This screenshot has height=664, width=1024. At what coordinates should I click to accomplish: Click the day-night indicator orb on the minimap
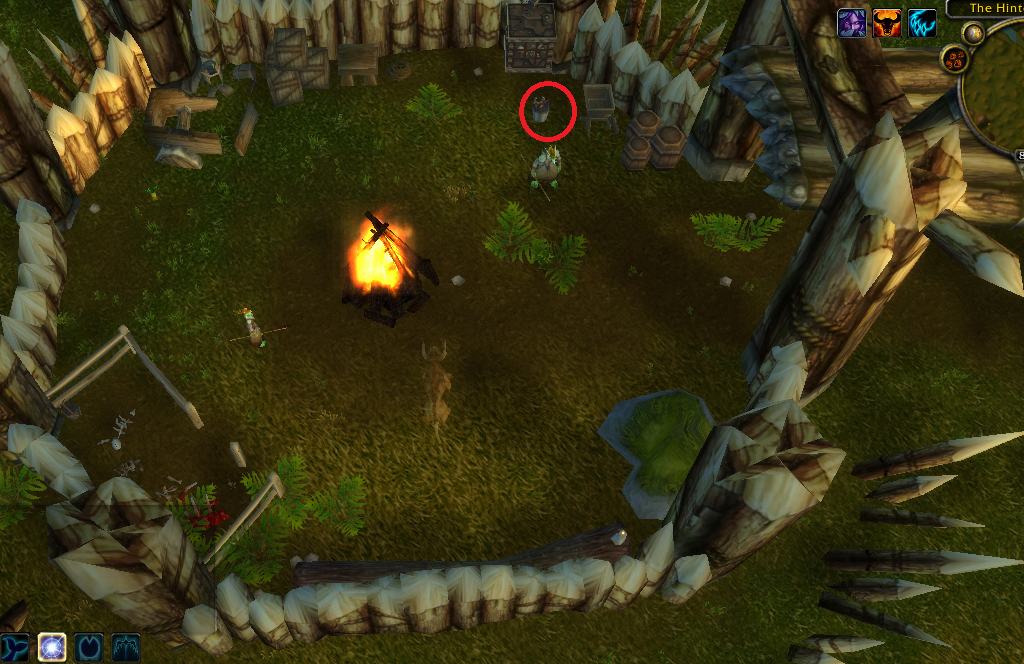pos(972,32)
